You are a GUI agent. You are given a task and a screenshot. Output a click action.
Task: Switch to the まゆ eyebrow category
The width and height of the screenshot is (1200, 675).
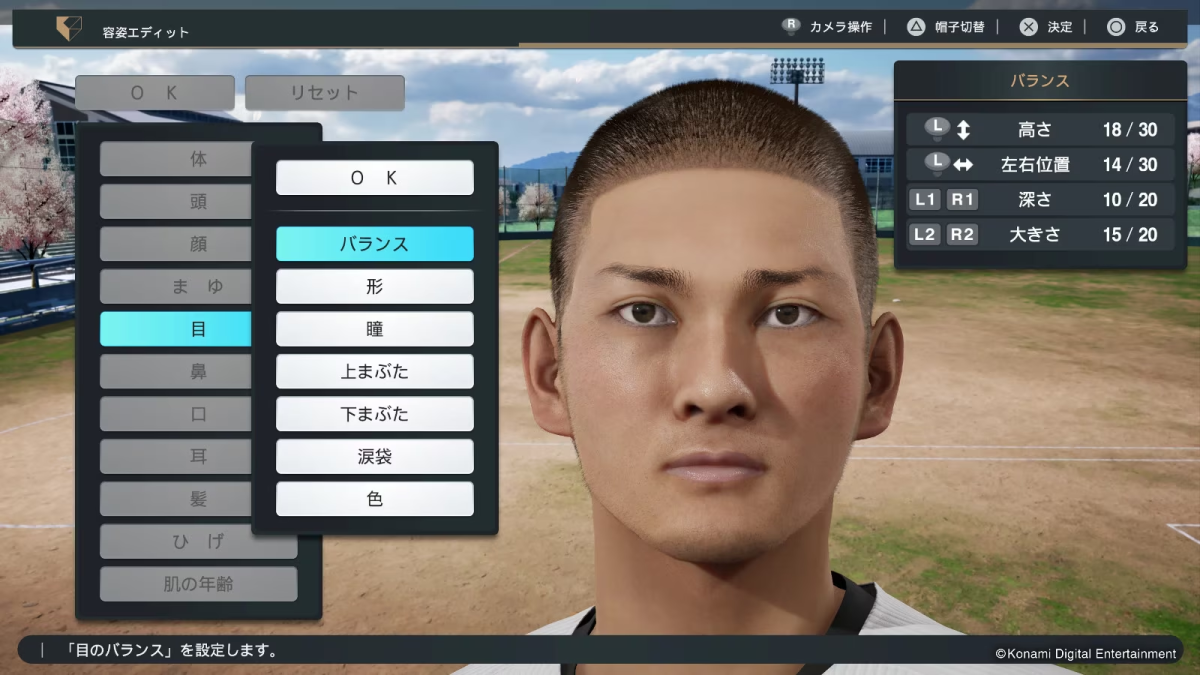click(x=175, y=287)
